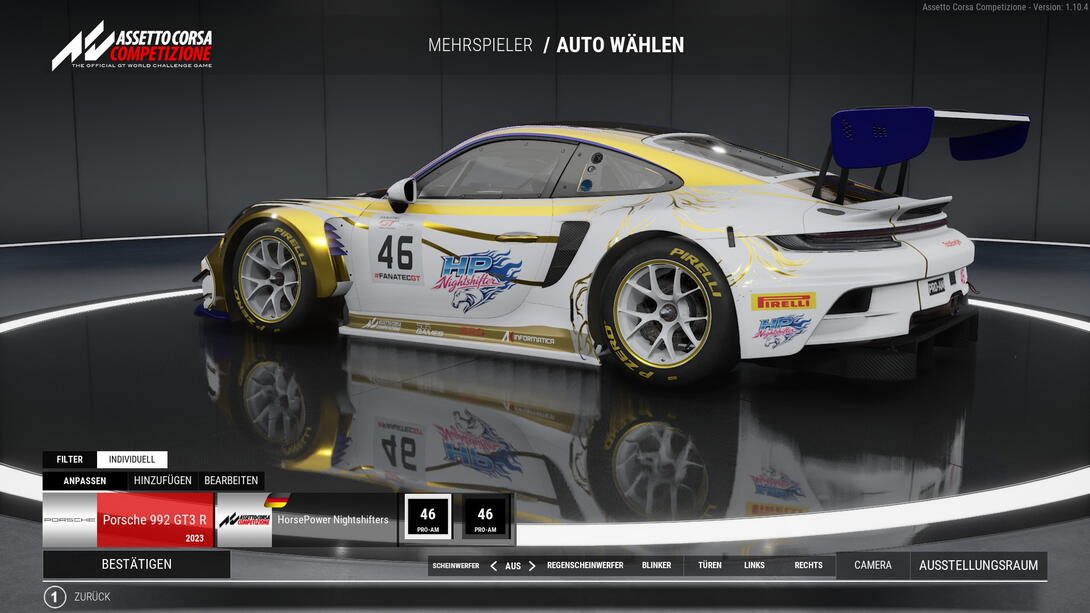Cycle Scheinwerfer setting with left arrow

pyautogui.click(x=493, y=566)
